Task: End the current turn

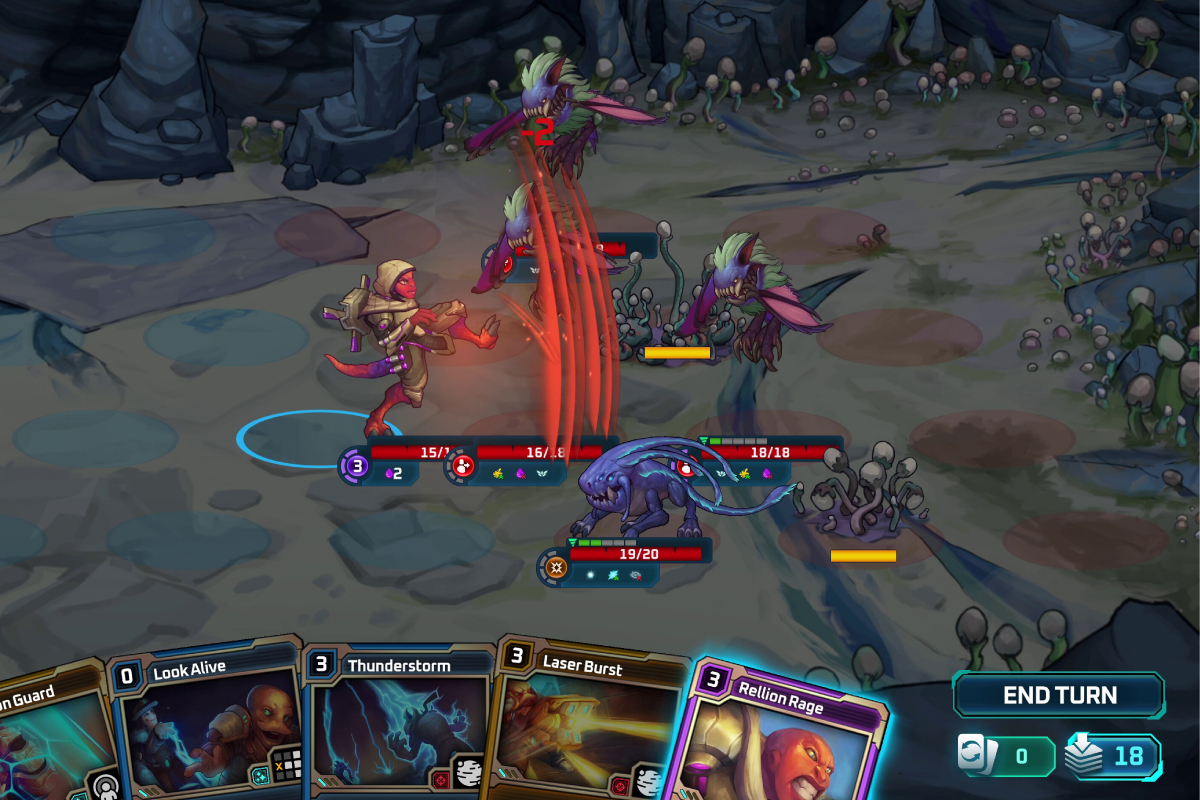Action: 1059,695
